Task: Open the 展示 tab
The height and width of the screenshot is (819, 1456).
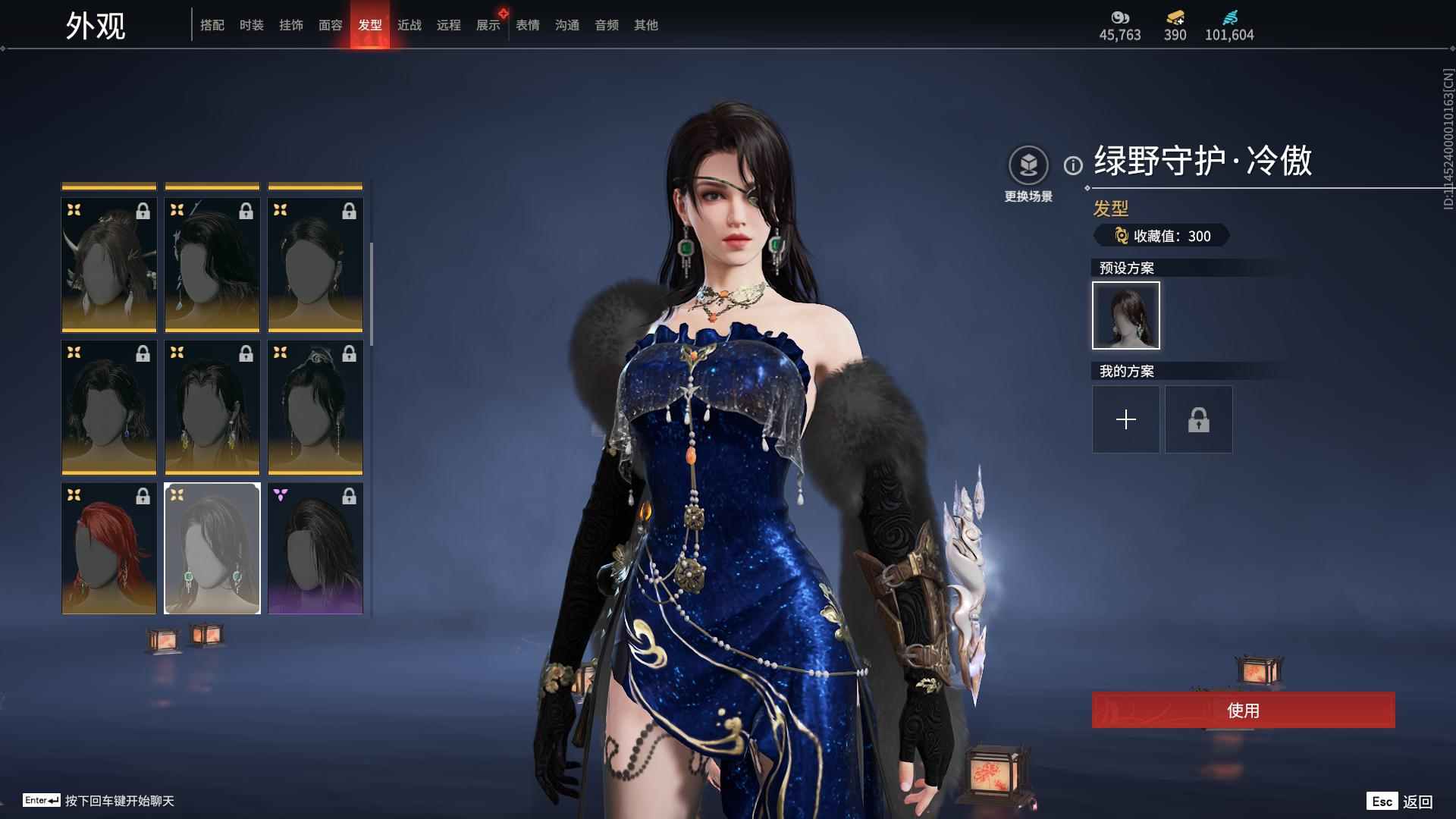Action: 488,25
